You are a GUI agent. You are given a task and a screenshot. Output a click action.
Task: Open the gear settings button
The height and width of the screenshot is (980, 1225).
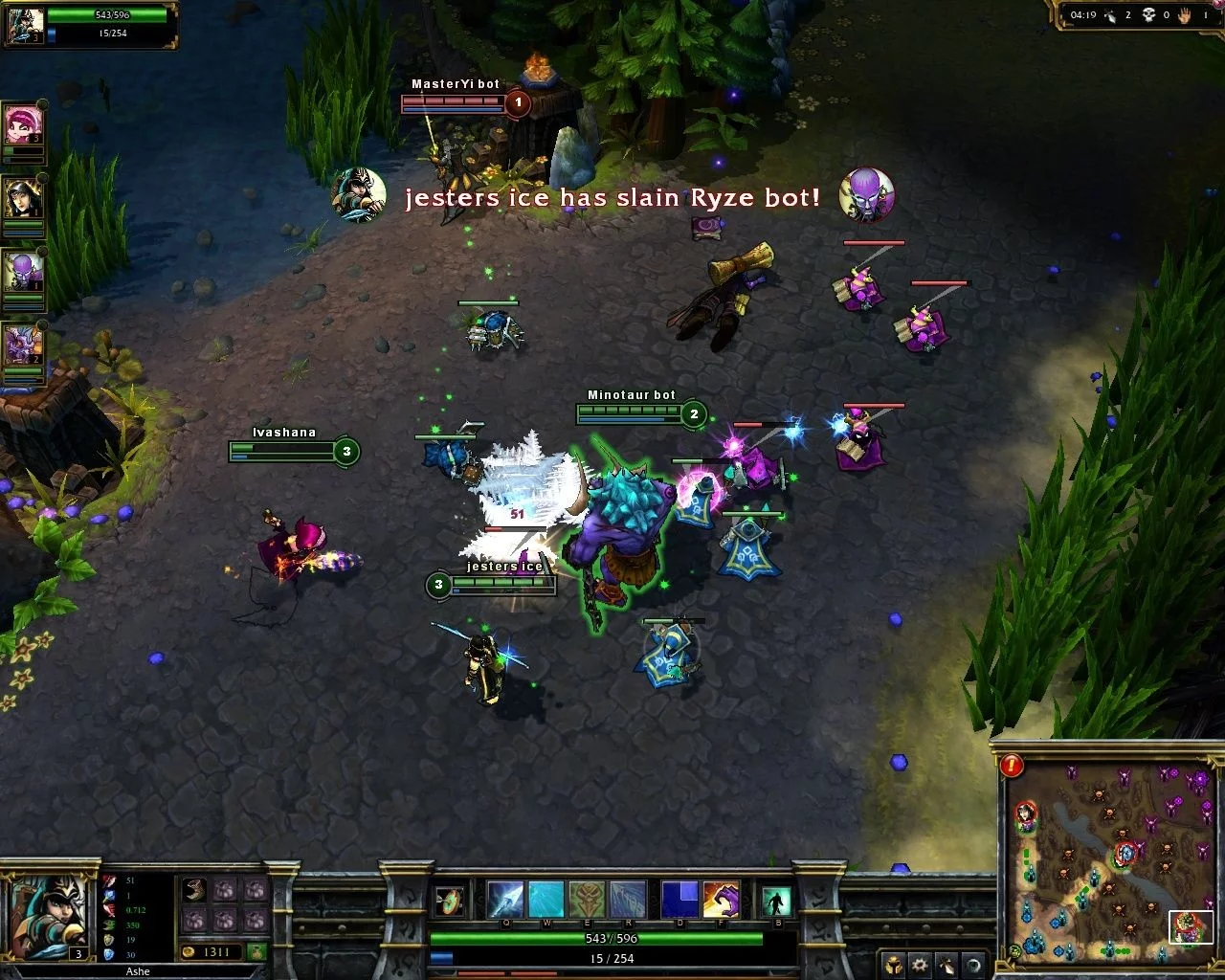[x=920, y=965]
